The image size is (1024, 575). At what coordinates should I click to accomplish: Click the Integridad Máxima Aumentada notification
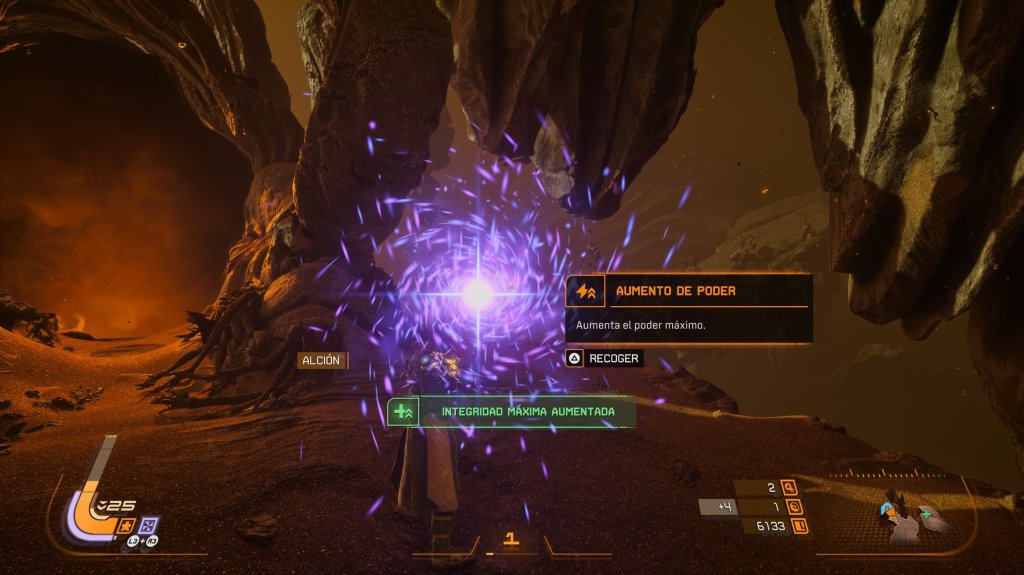(x=511, y=411)
